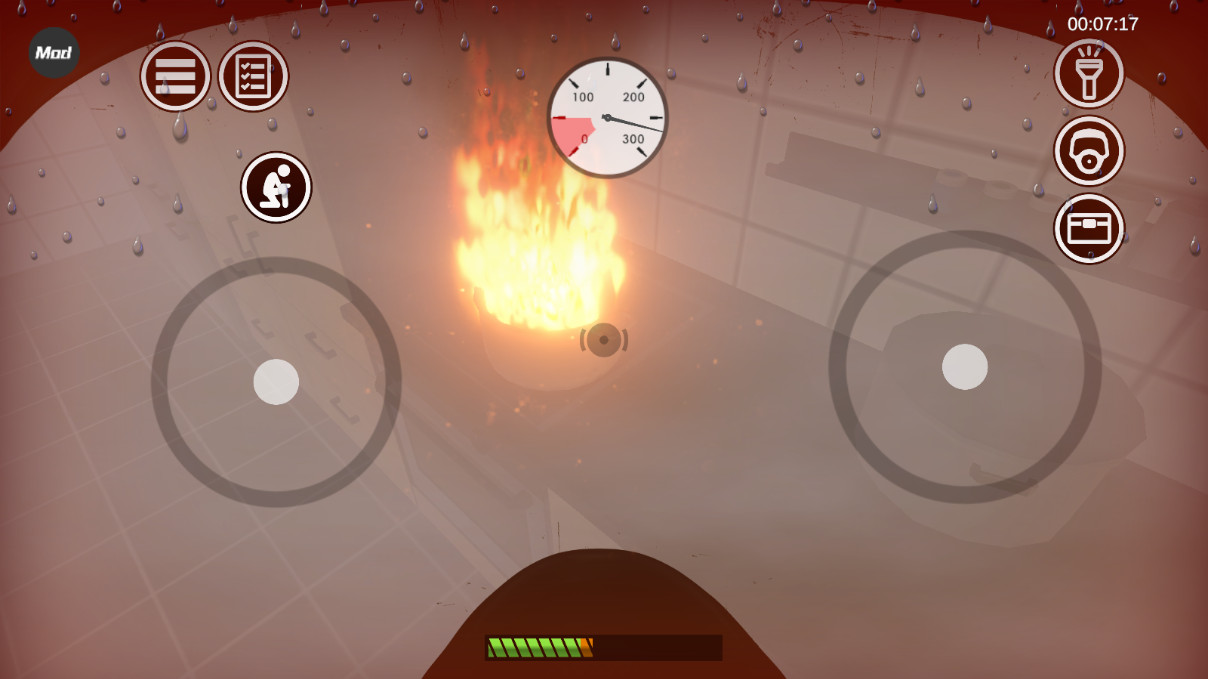Put on the breathing mask
This screenshot has height=679, width=1208.
pos(1089,151)
